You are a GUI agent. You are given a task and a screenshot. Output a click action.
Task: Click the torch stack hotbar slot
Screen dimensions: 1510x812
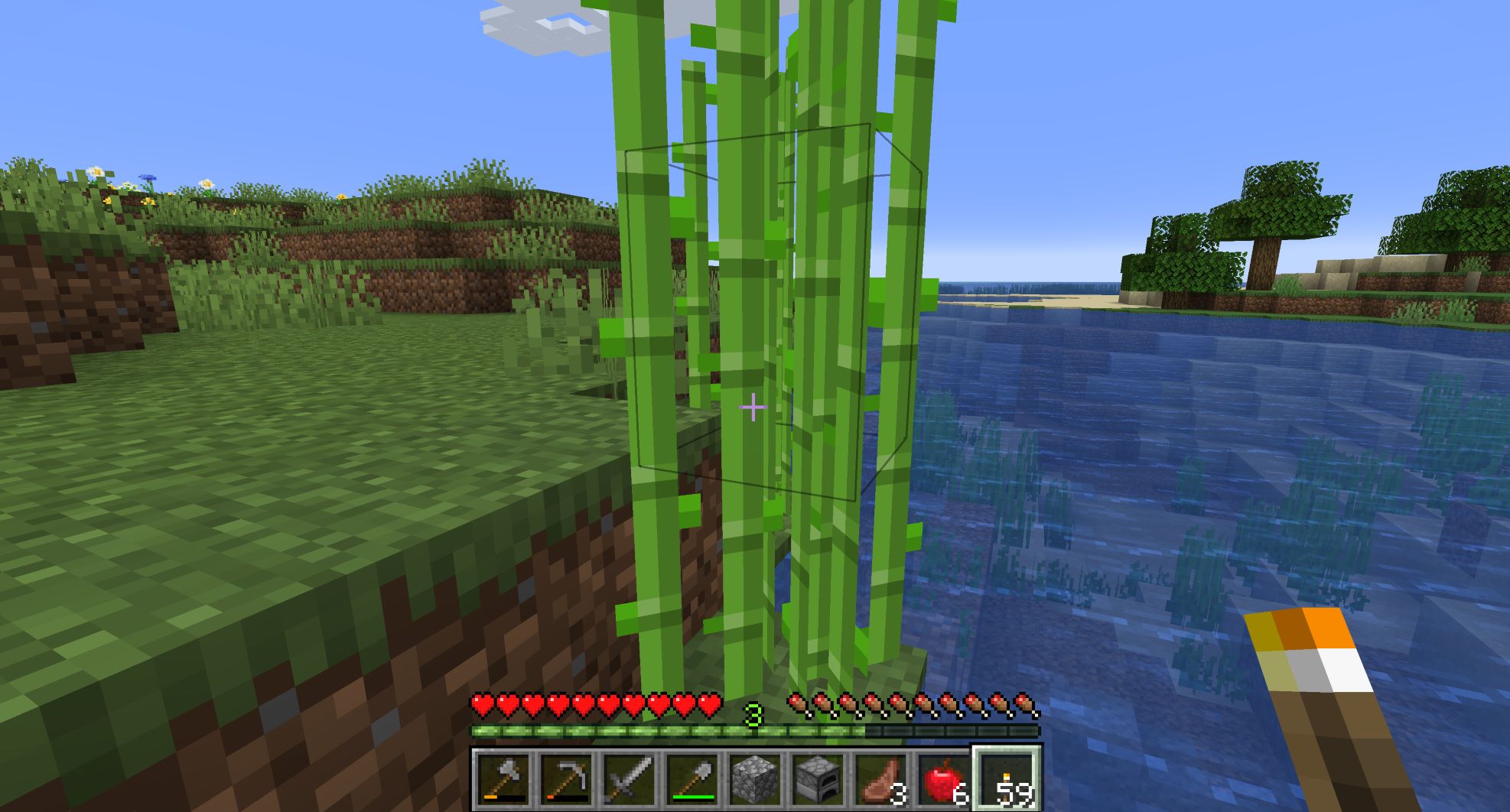pos(1007,780)
